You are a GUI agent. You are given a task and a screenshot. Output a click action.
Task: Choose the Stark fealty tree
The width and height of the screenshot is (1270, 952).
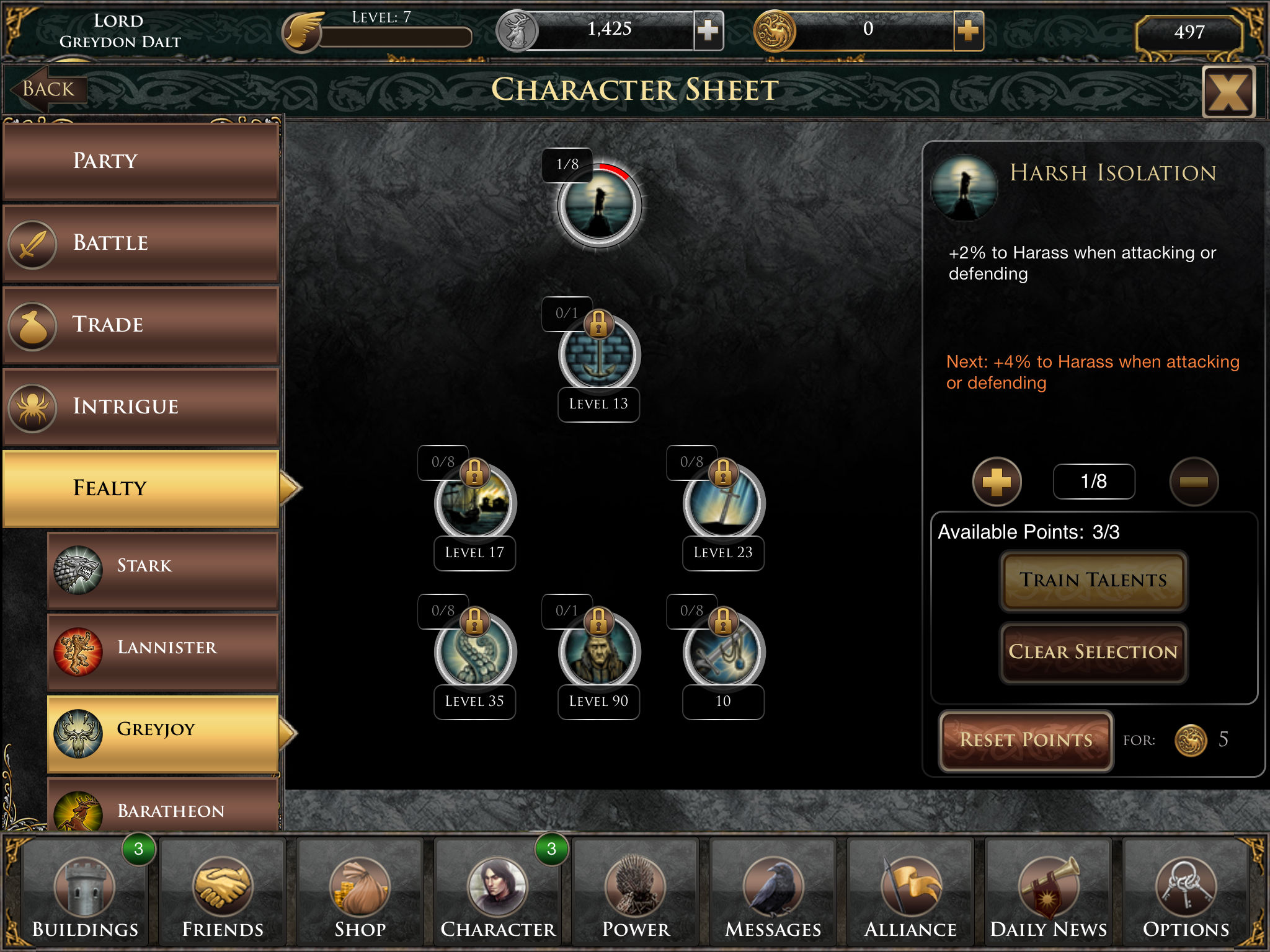[162, 566]
